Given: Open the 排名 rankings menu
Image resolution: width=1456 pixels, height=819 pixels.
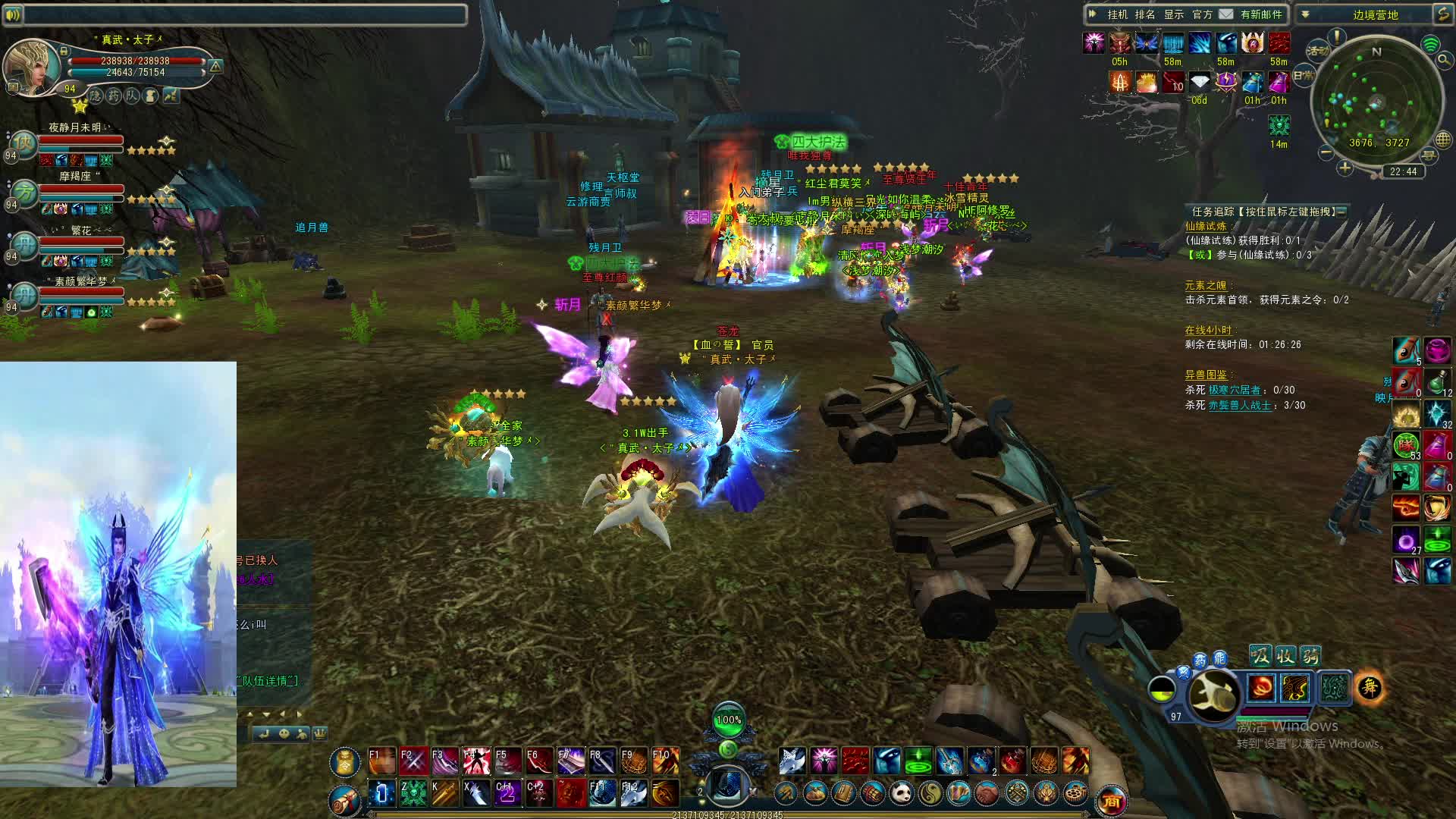Looking at the screenshot, I should (1145, 14).
